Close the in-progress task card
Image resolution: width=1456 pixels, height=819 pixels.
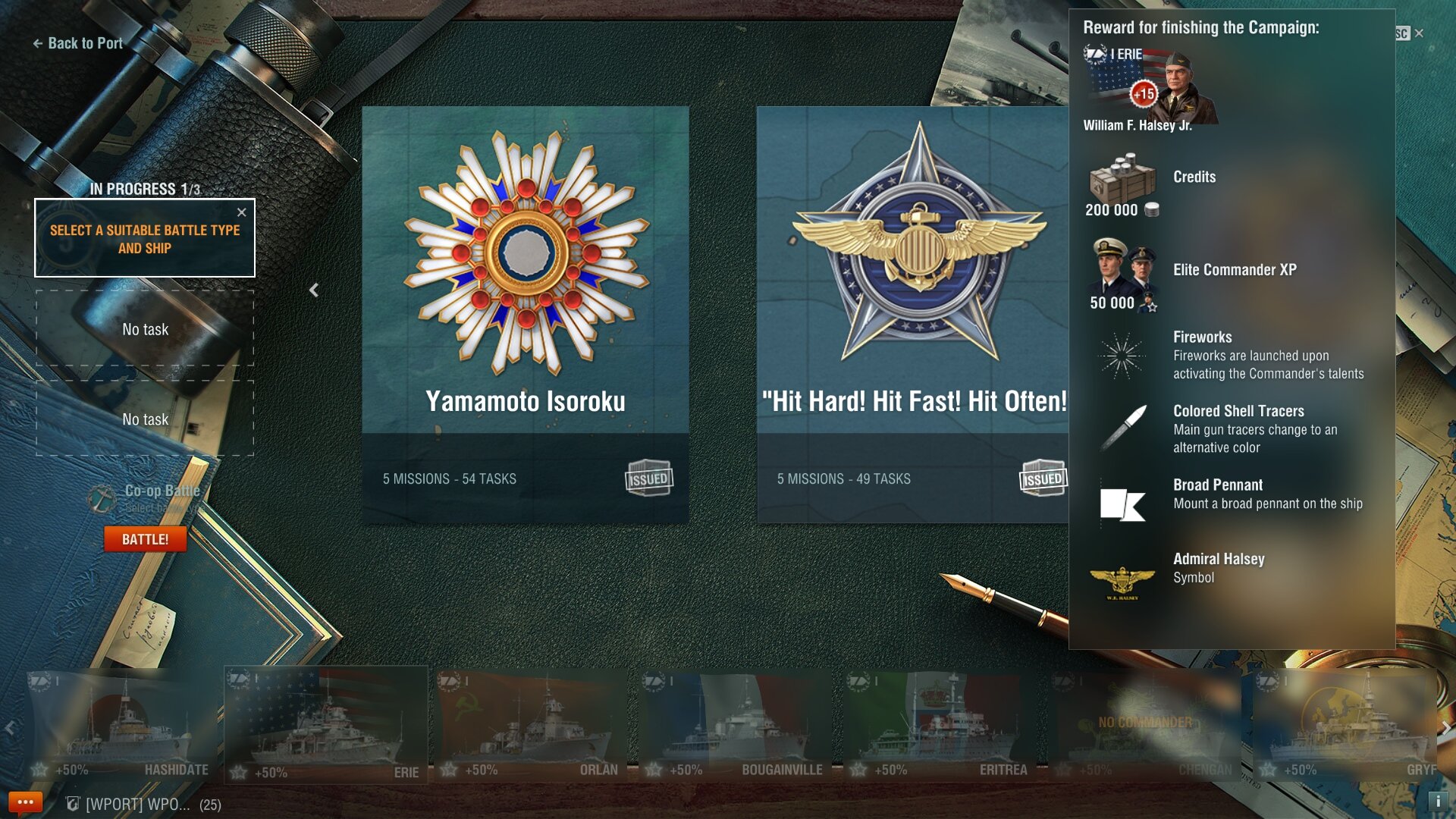click(x=242, y=212)
